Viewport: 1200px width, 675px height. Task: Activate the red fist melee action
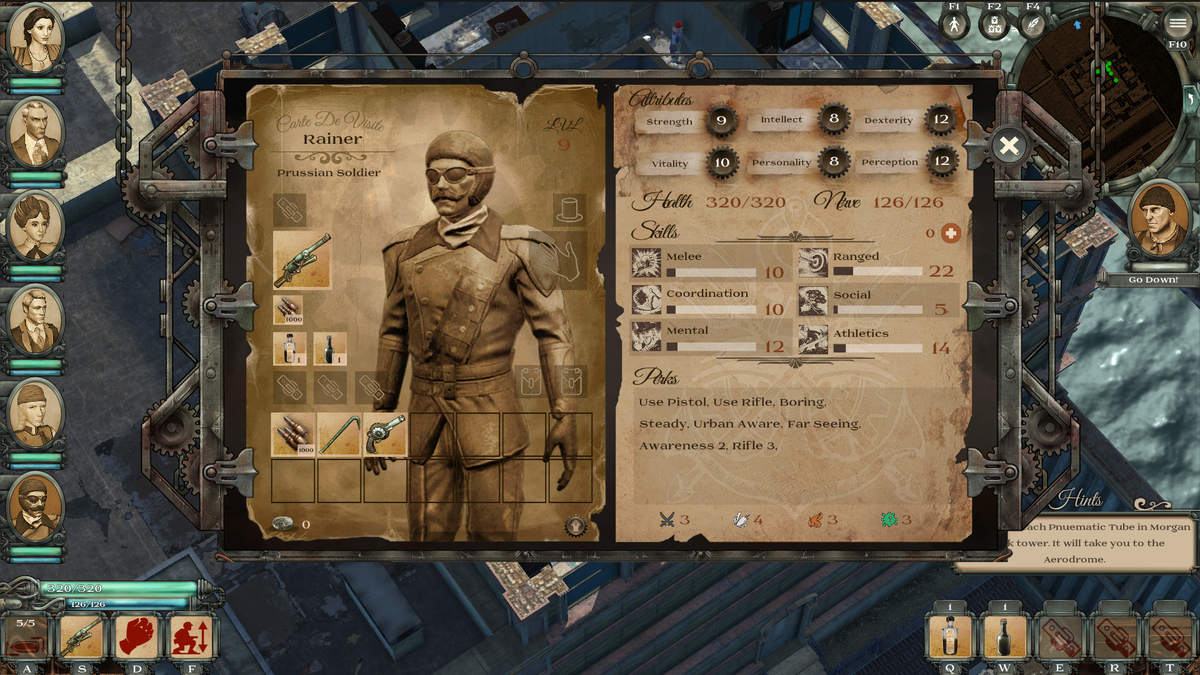[x=137, y=636]
